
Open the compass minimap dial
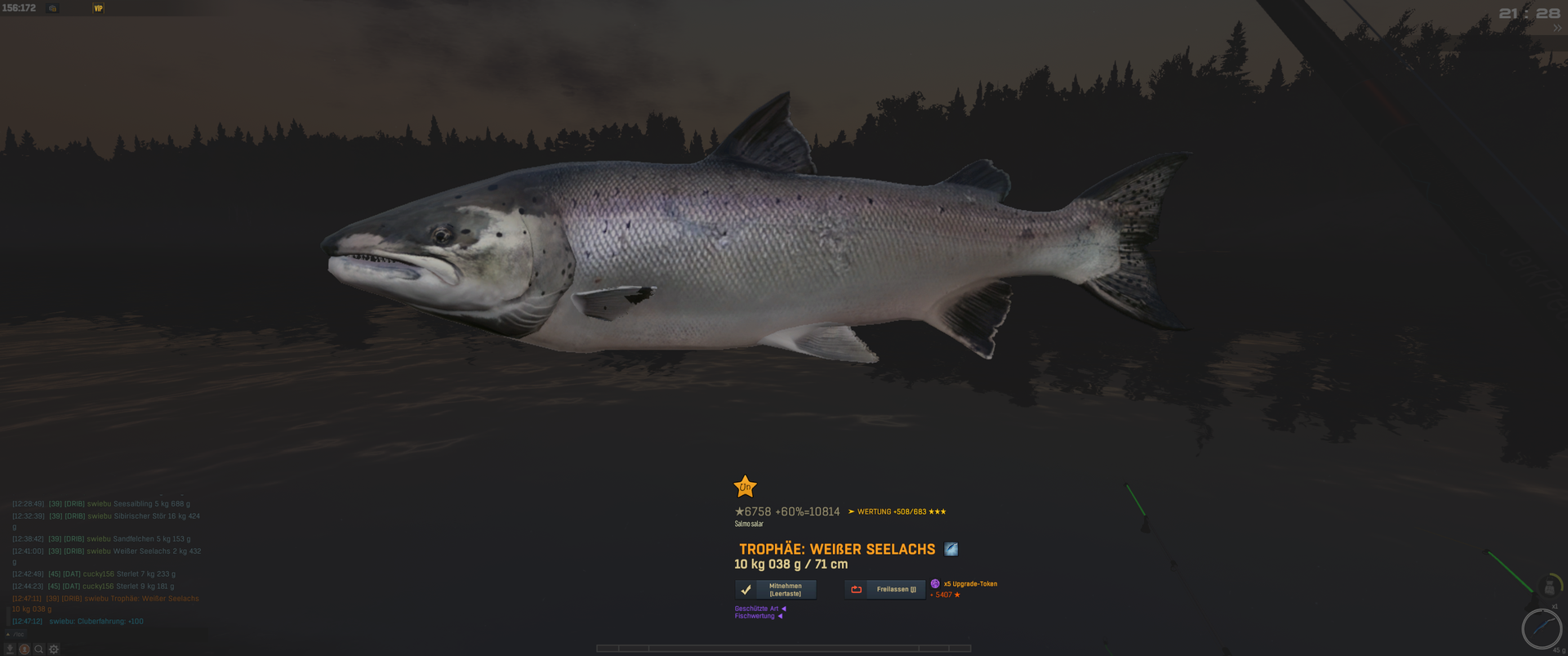tap(1541, 628)
